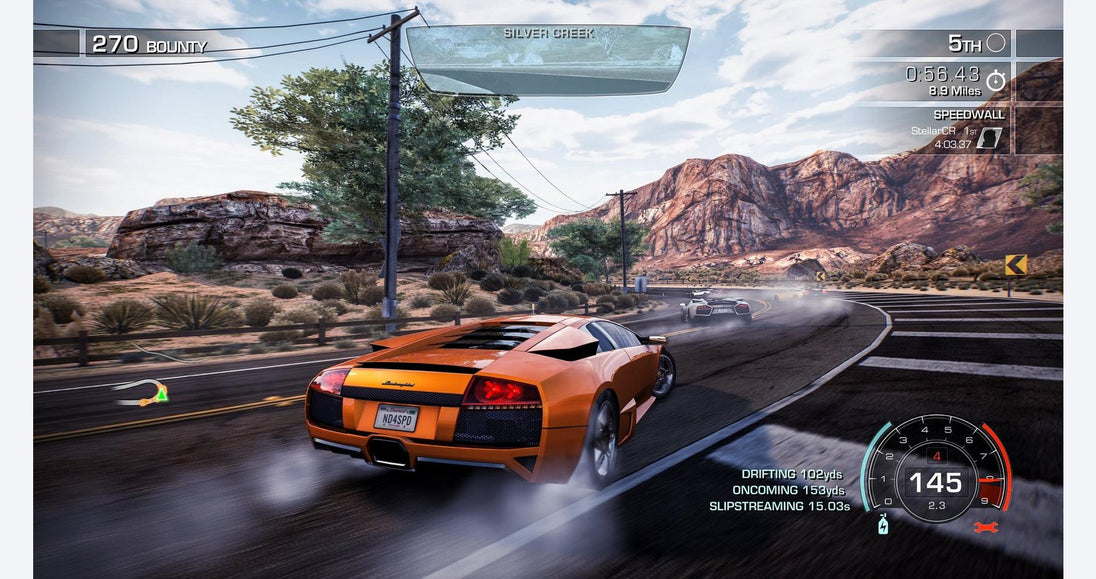Click the circle icon next to 5th
This screenshot has width=1096, height=579.
(x=996, y=43)
